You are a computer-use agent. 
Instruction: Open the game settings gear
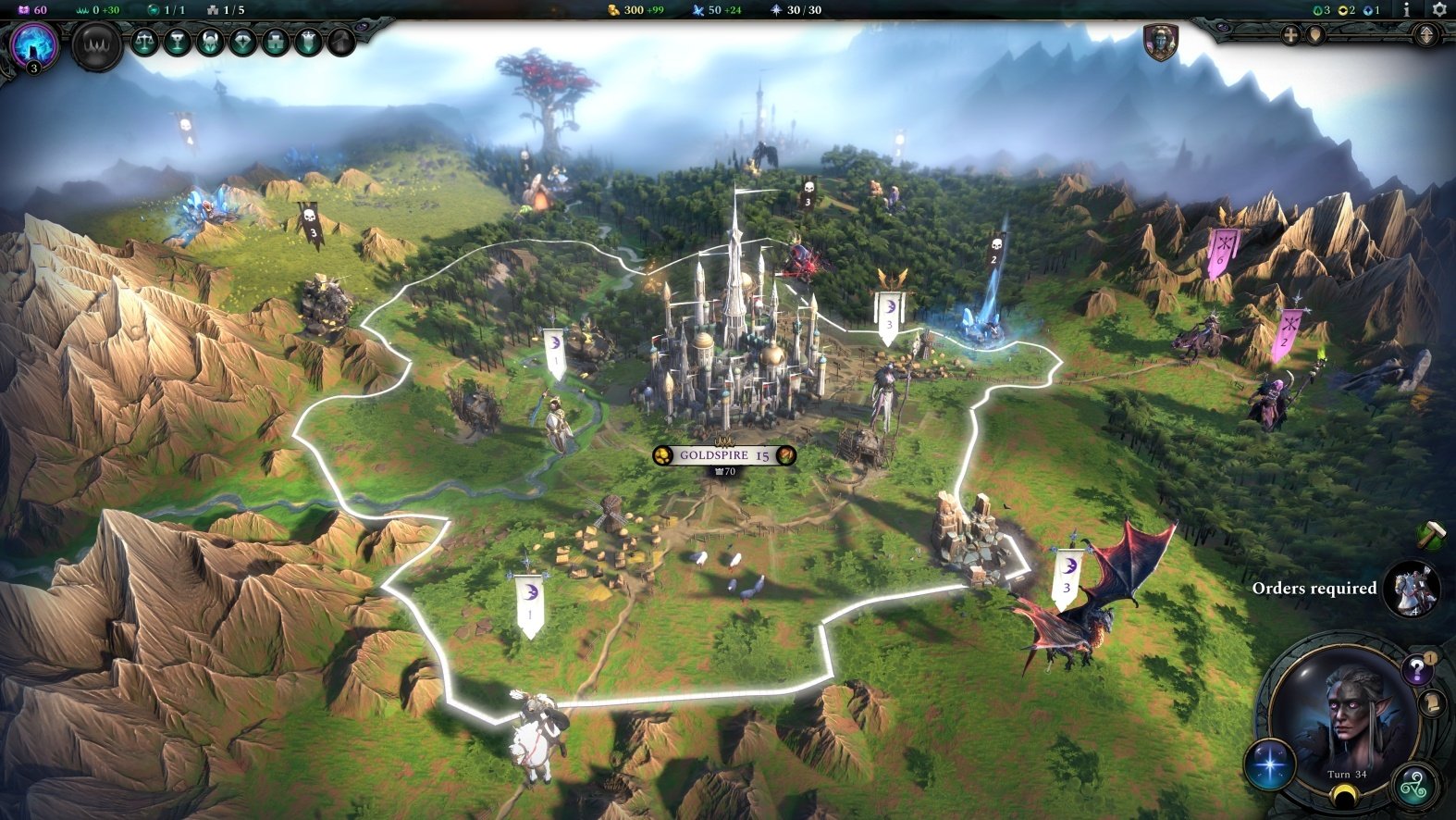(1438, 10)
